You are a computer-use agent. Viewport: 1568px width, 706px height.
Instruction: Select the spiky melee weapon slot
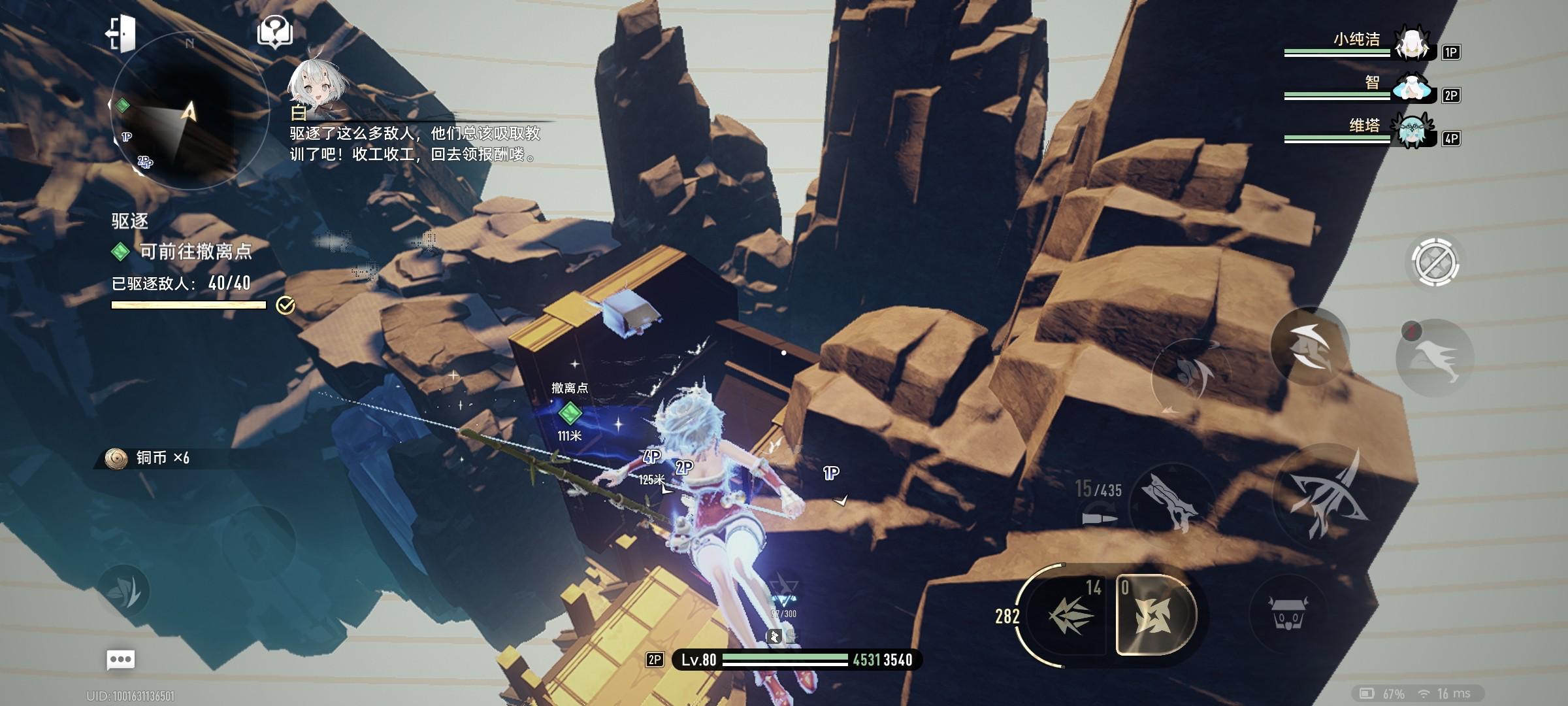coord(1070,615)
